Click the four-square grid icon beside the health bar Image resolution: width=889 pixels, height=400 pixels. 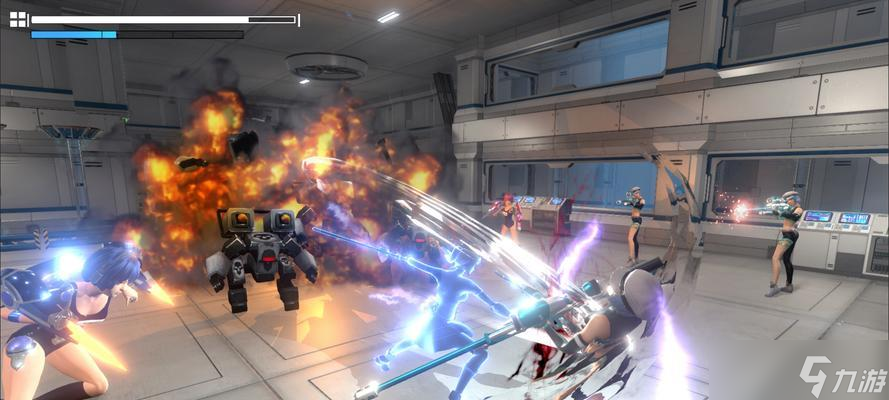point(18,20)
